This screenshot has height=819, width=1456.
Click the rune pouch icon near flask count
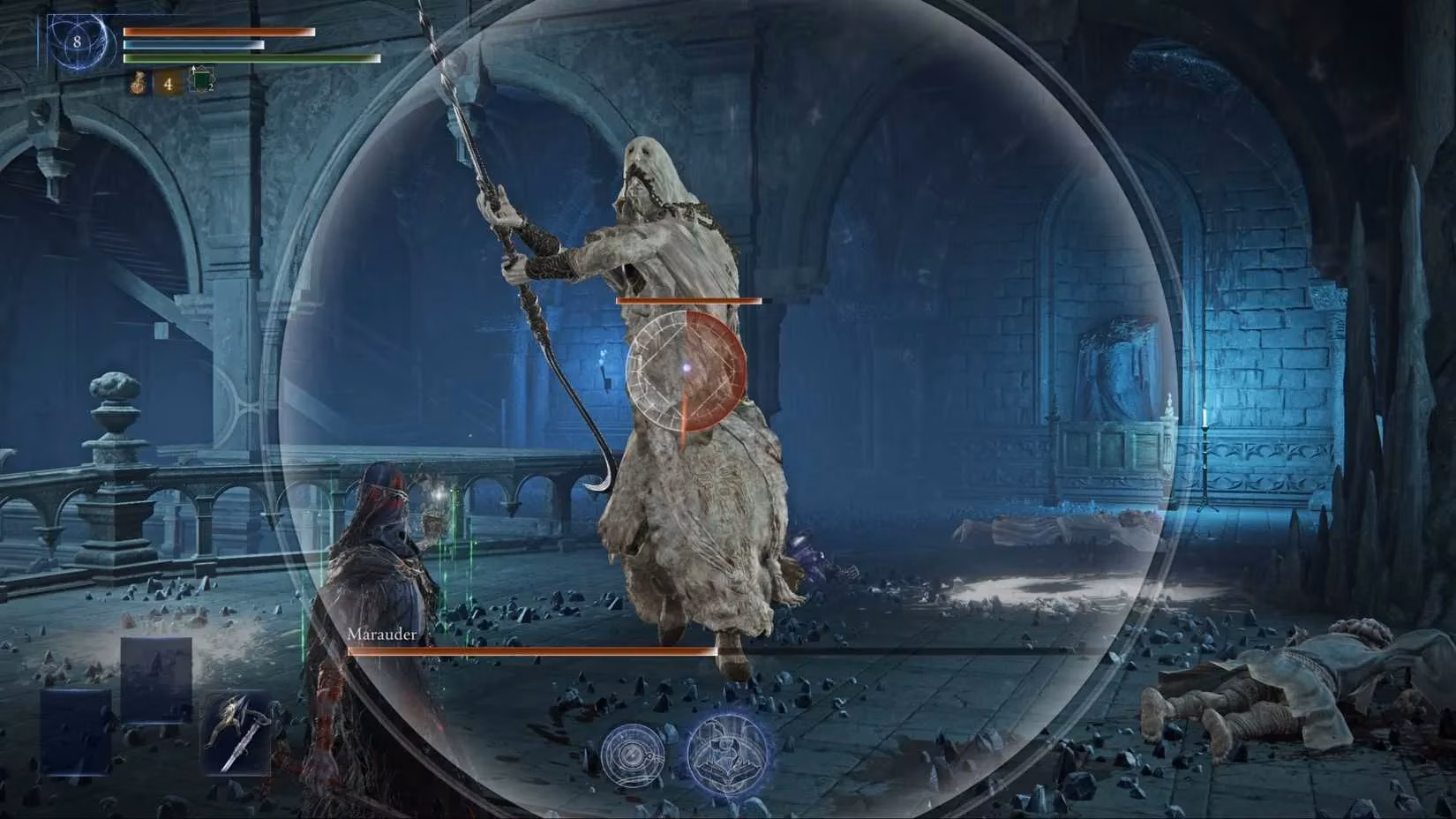139,84
